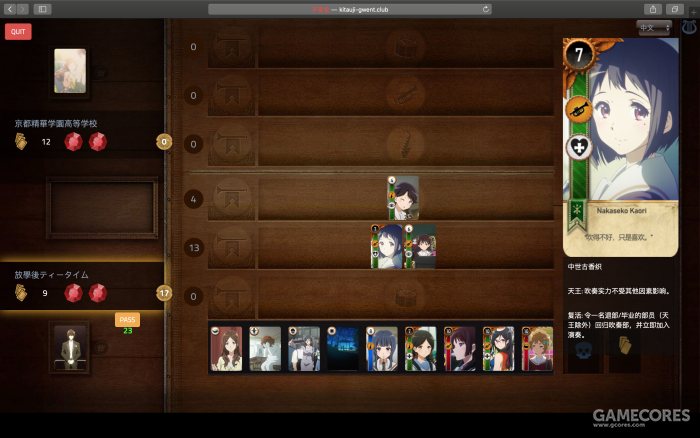
Task: Select the orange-haired girl card at right of hand
Action: 538,348
